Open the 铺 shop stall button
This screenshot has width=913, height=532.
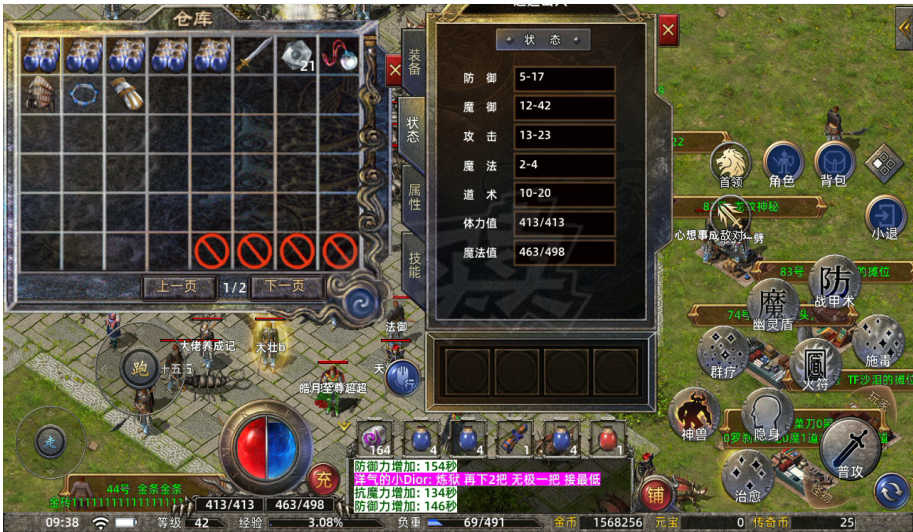tap(655, 492)
